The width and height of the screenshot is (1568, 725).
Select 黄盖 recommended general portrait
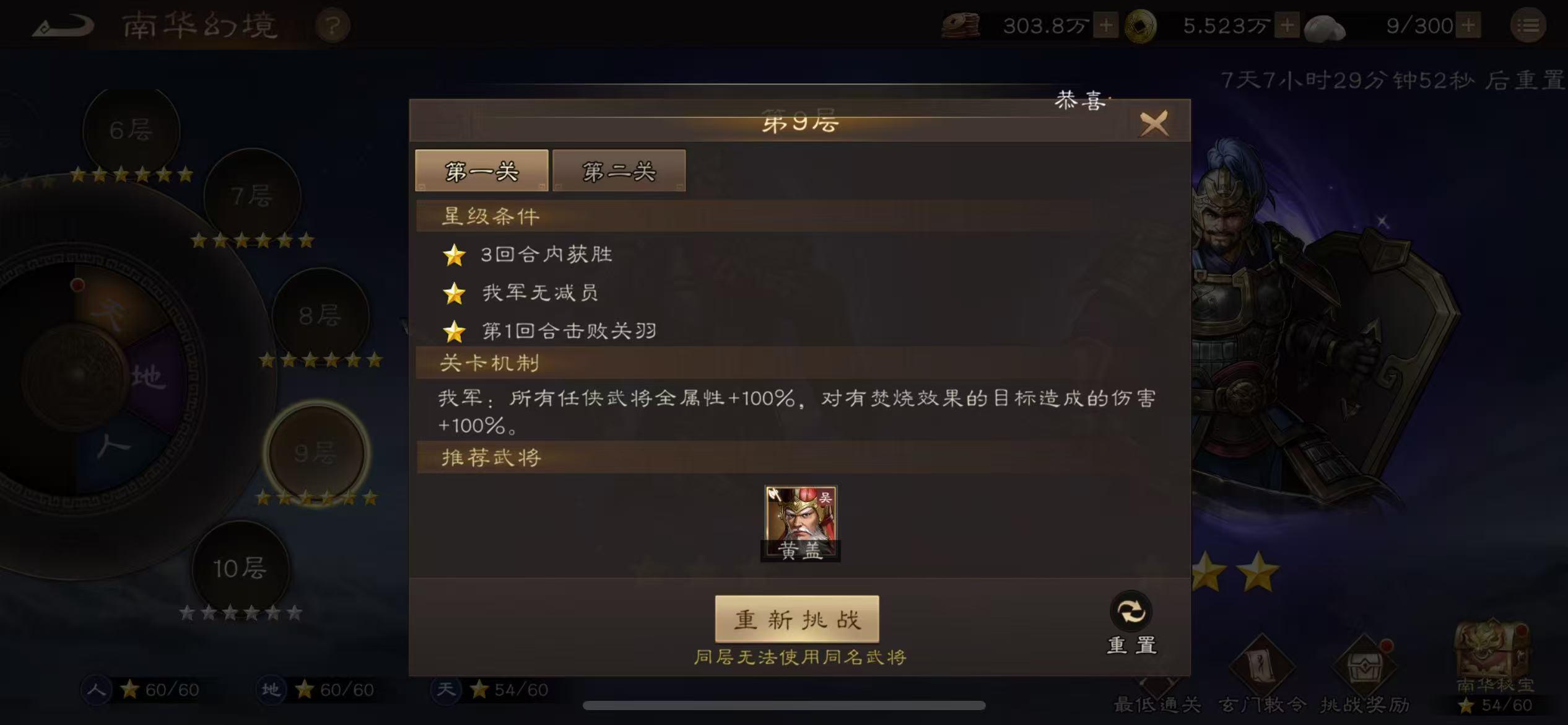tap(801, 524)
